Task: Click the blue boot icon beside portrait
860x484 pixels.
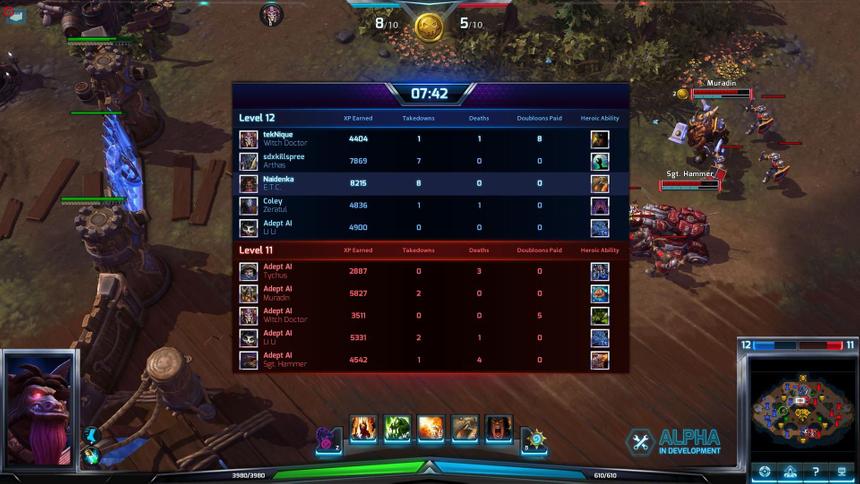Action: [x=90, y=436]
